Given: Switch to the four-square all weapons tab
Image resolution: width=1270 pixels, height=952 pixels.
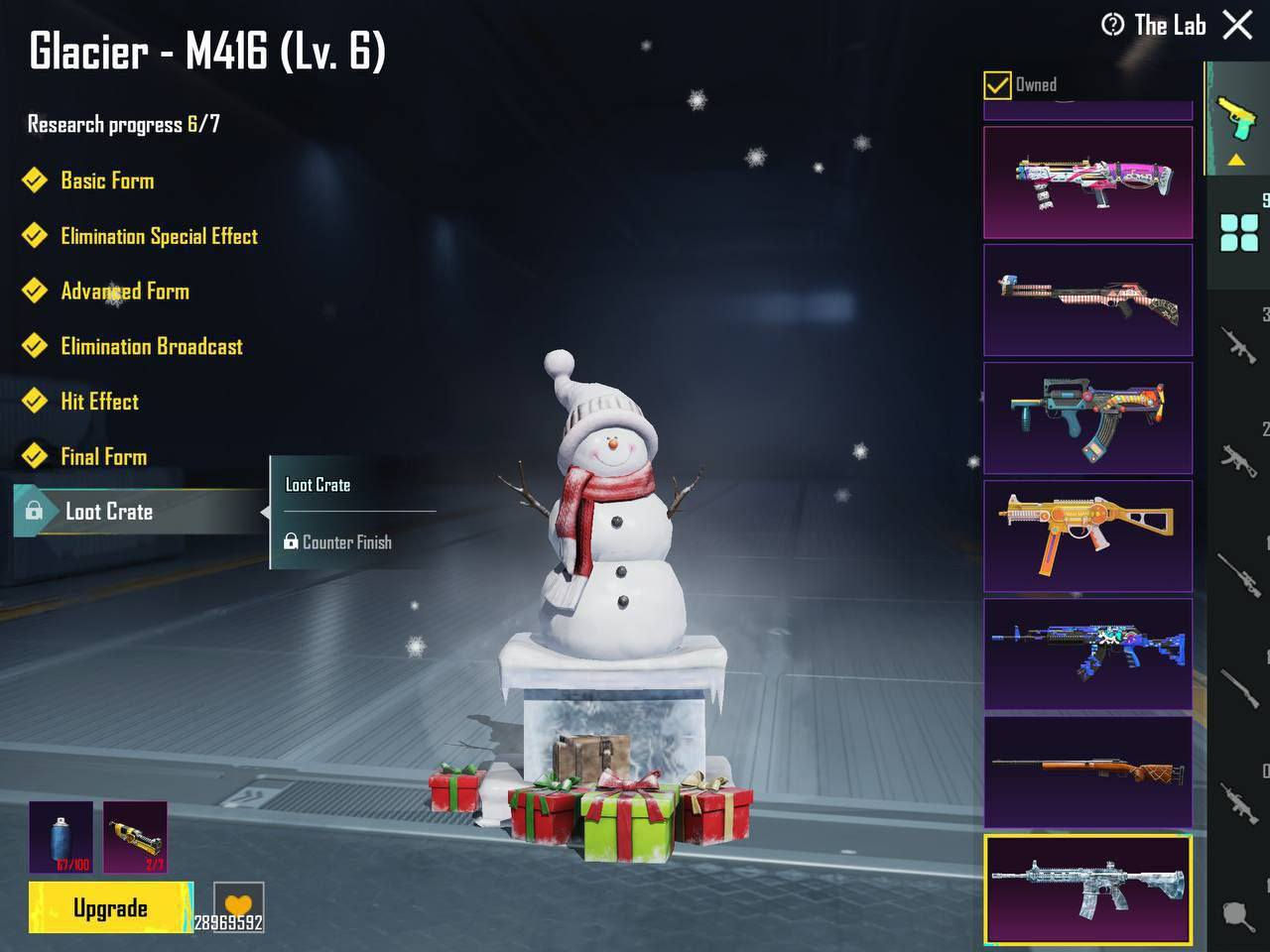Looking at the screenshot, I should tap(1239, 234).
